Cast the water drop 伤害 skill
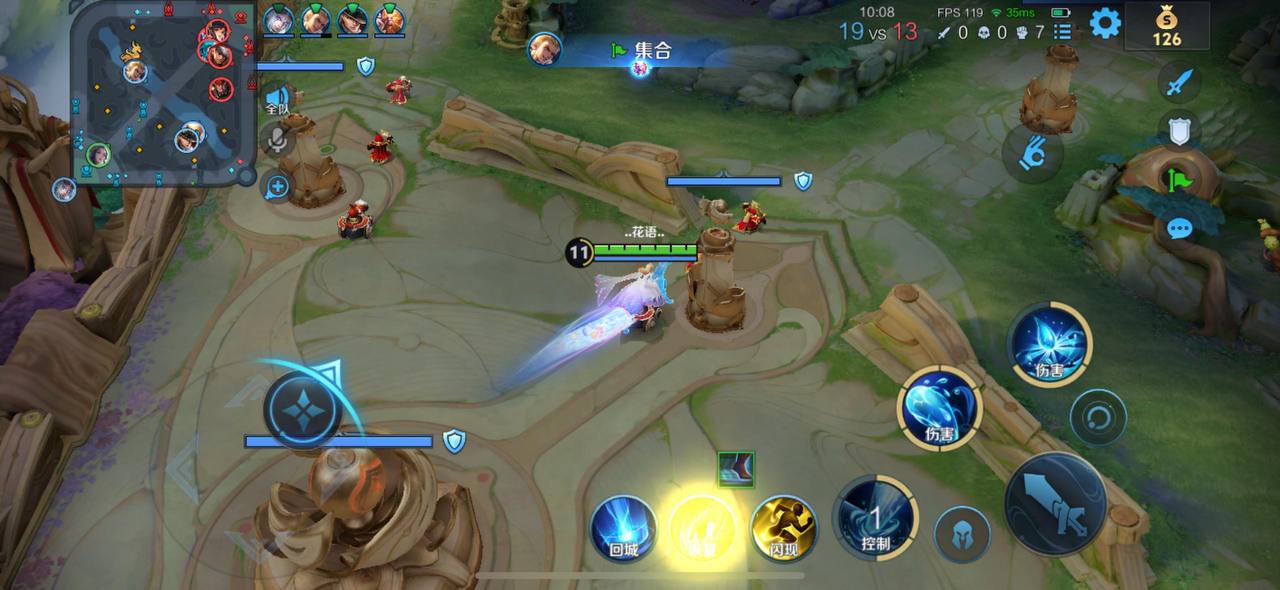 pyautogui.click(x=940, y=408)
